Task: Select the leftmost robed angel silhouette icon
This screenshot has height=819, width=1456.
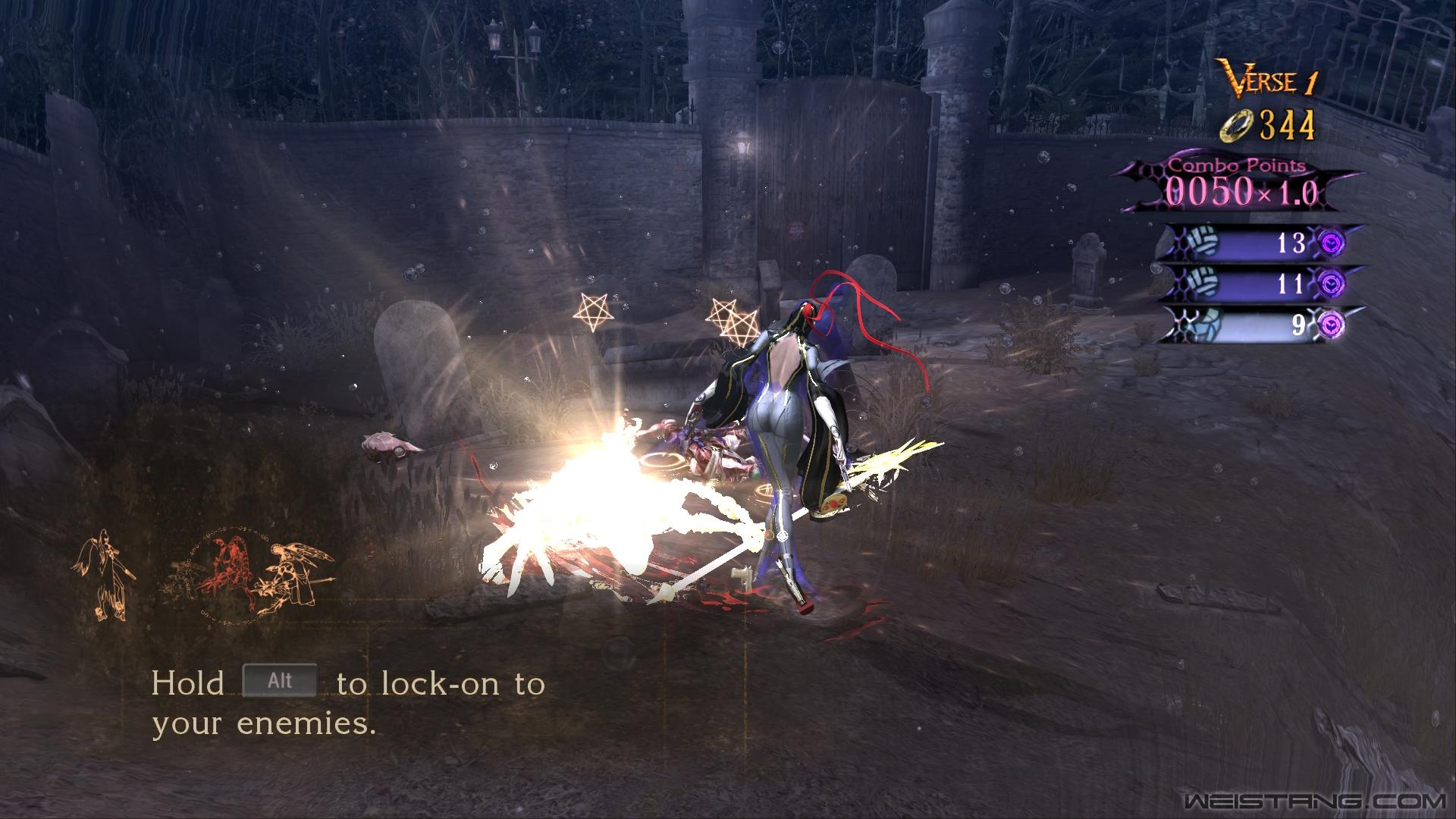Action: [x=105, y=575]
